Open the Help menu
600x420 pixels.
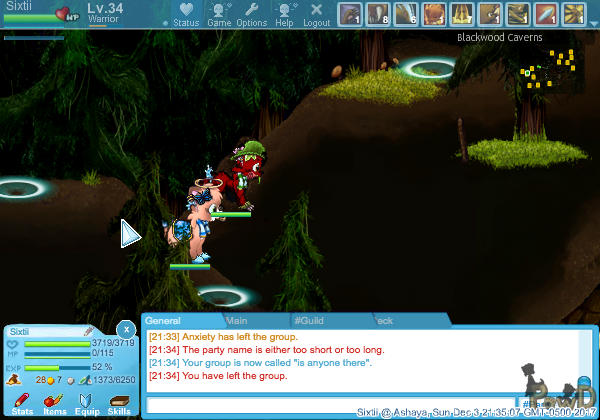pos(285,14)
